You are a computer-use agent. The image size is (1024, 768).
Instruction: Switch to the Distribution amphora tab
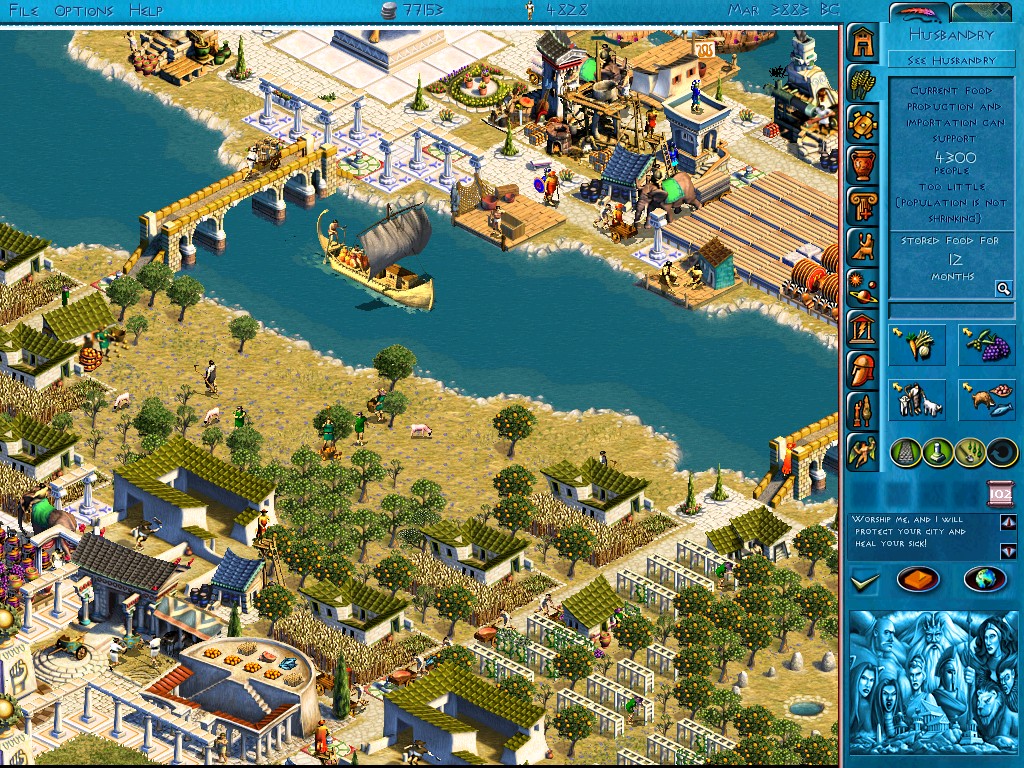862,164
